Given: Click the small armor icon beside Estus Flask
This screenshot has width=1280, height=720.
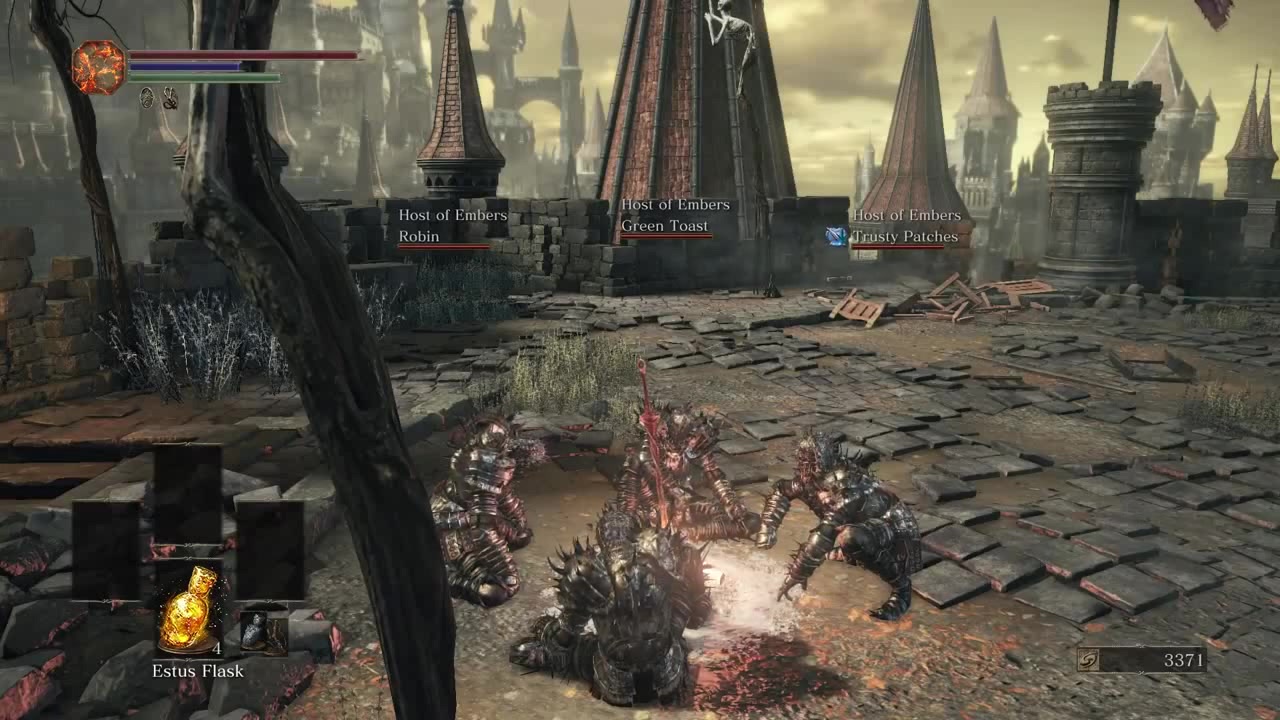Looking at the screenshot, I should [256, 631].
